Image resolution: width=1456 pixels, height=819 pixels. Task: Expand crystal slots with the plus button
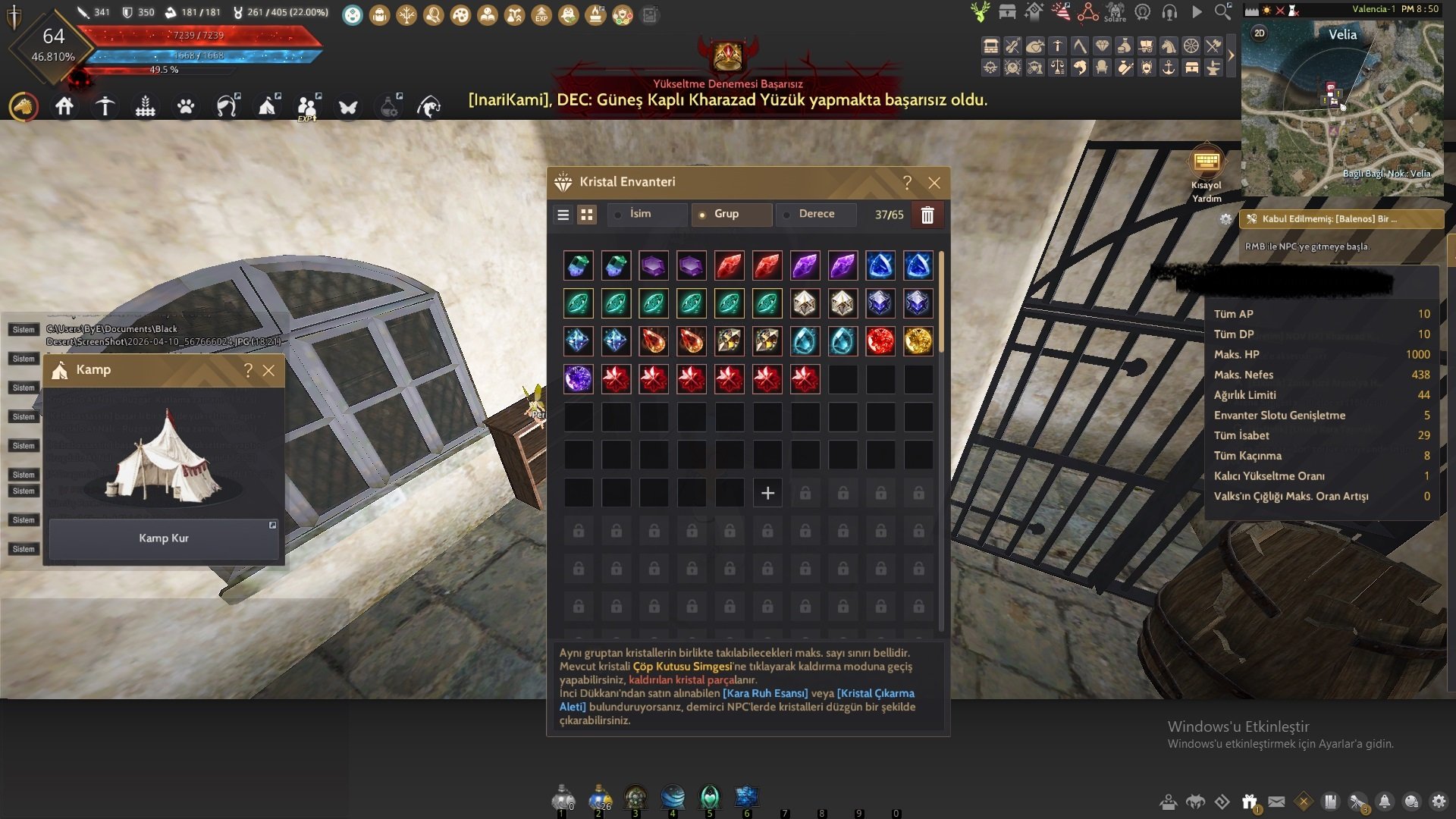pyautogui.click(x=767, y=494)
